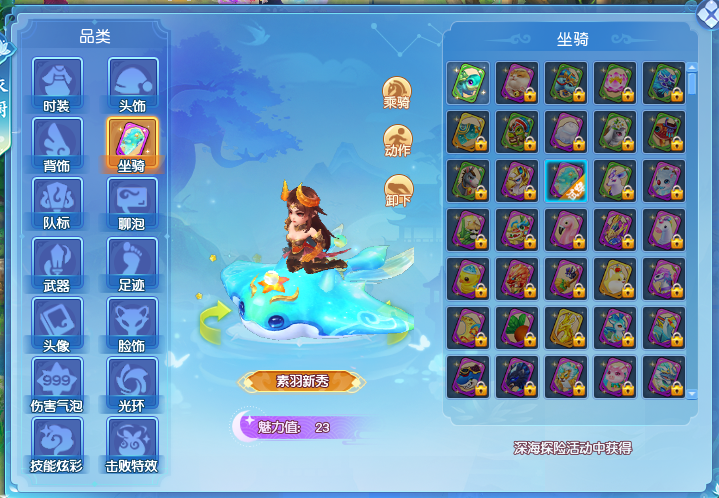Image resolution: width=719 pixels, height=498 pixels.
Task: Open the 击败特效 defeat effects category
Action: tap(133, 443)
